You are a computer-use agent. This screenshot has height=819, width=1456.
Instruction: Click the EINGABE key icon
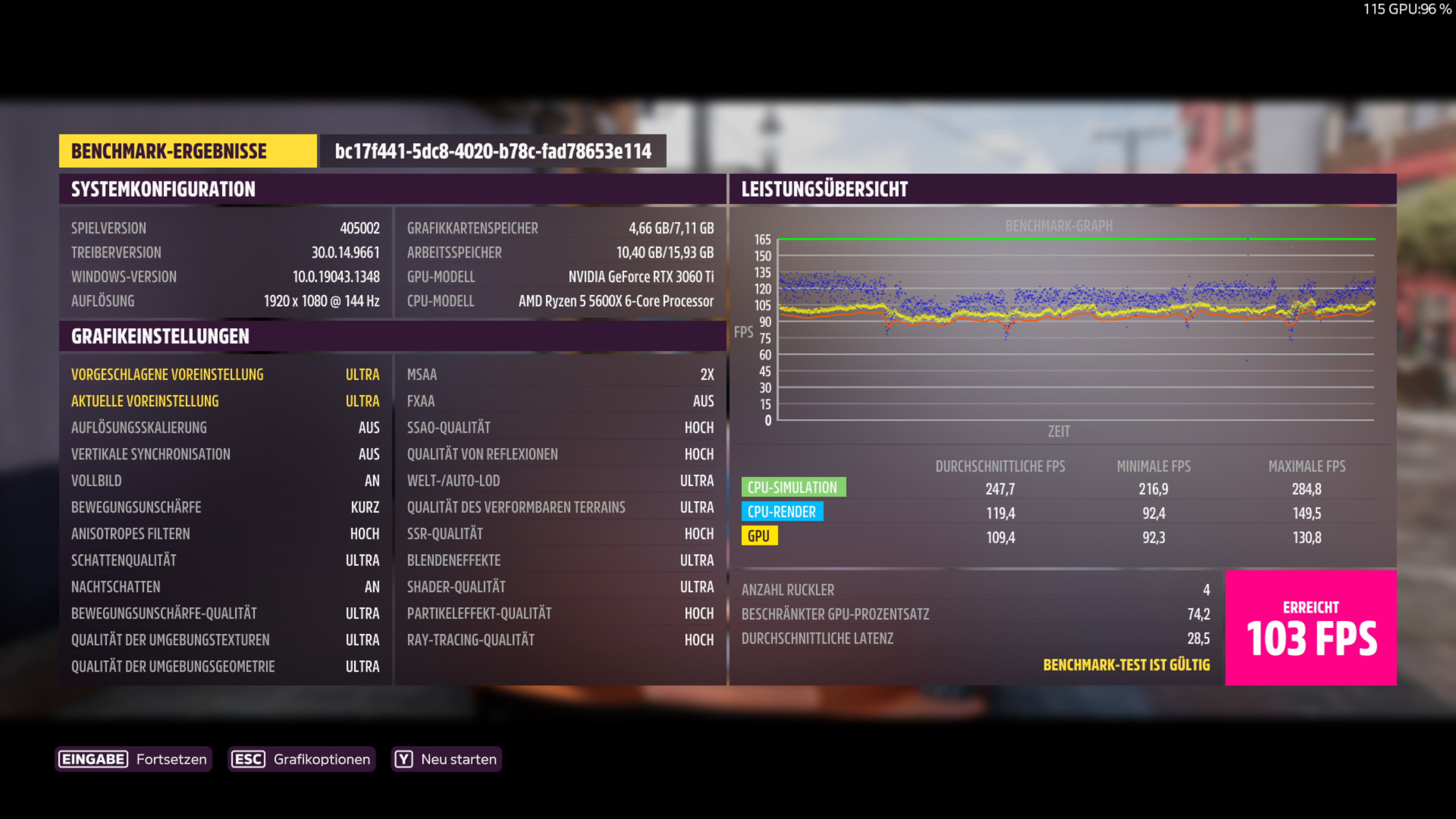93,759
